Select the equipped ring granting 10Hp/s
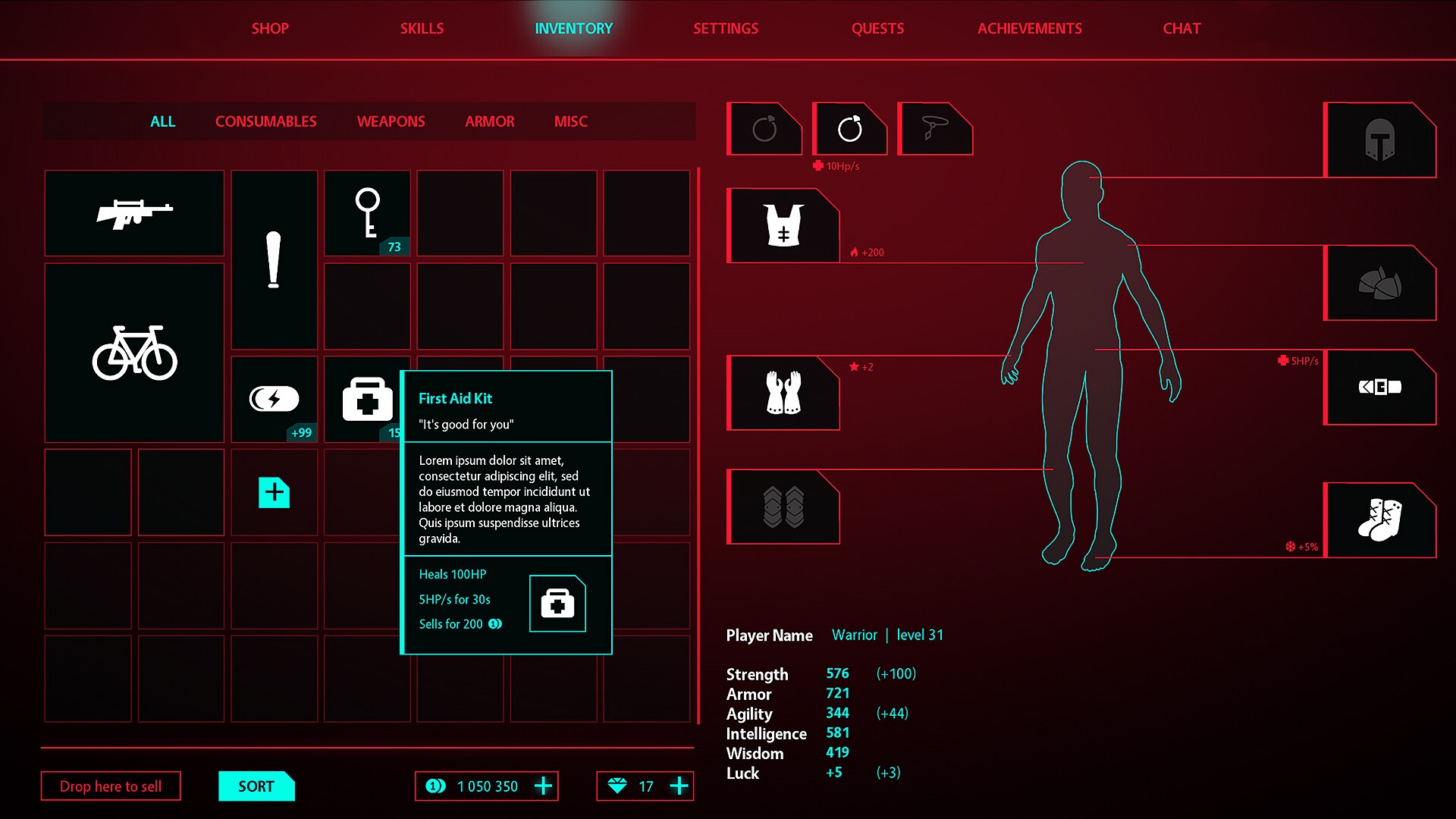 849,129
